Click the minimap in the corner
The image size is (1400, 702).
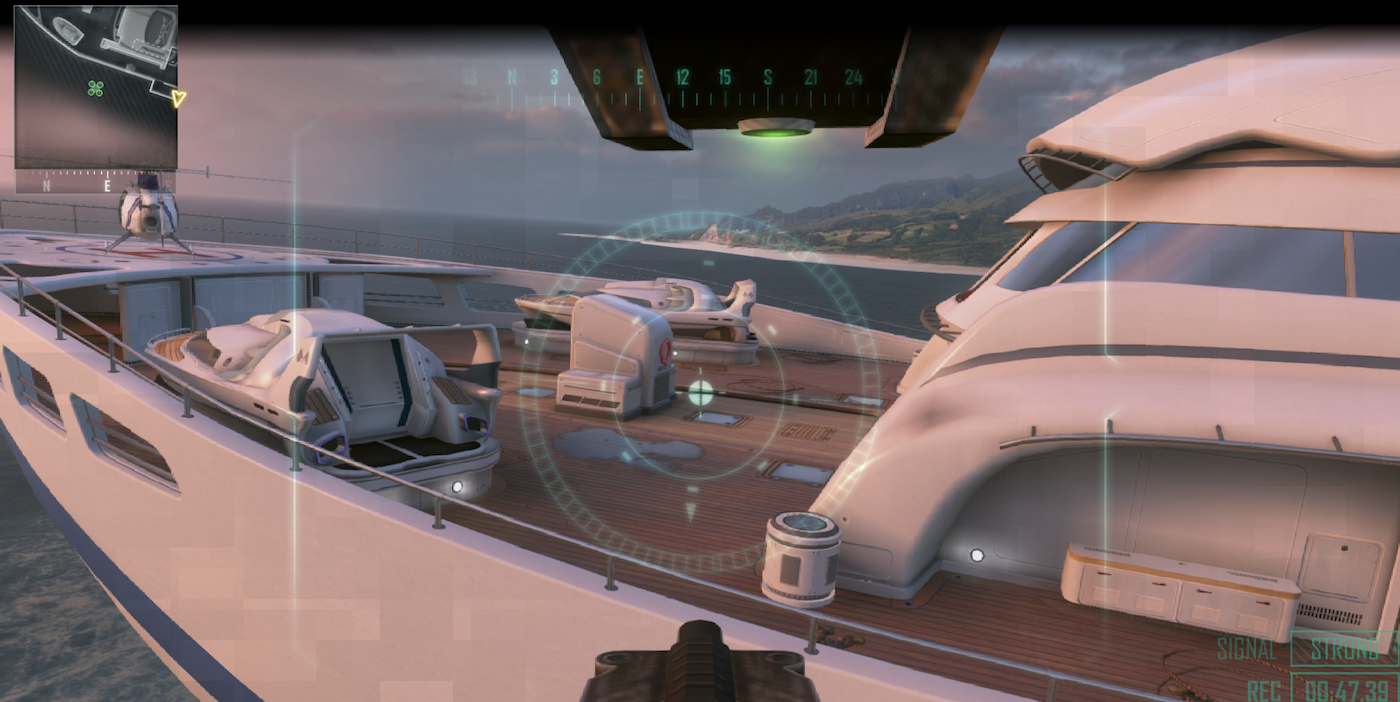click(x=96, y=87)
